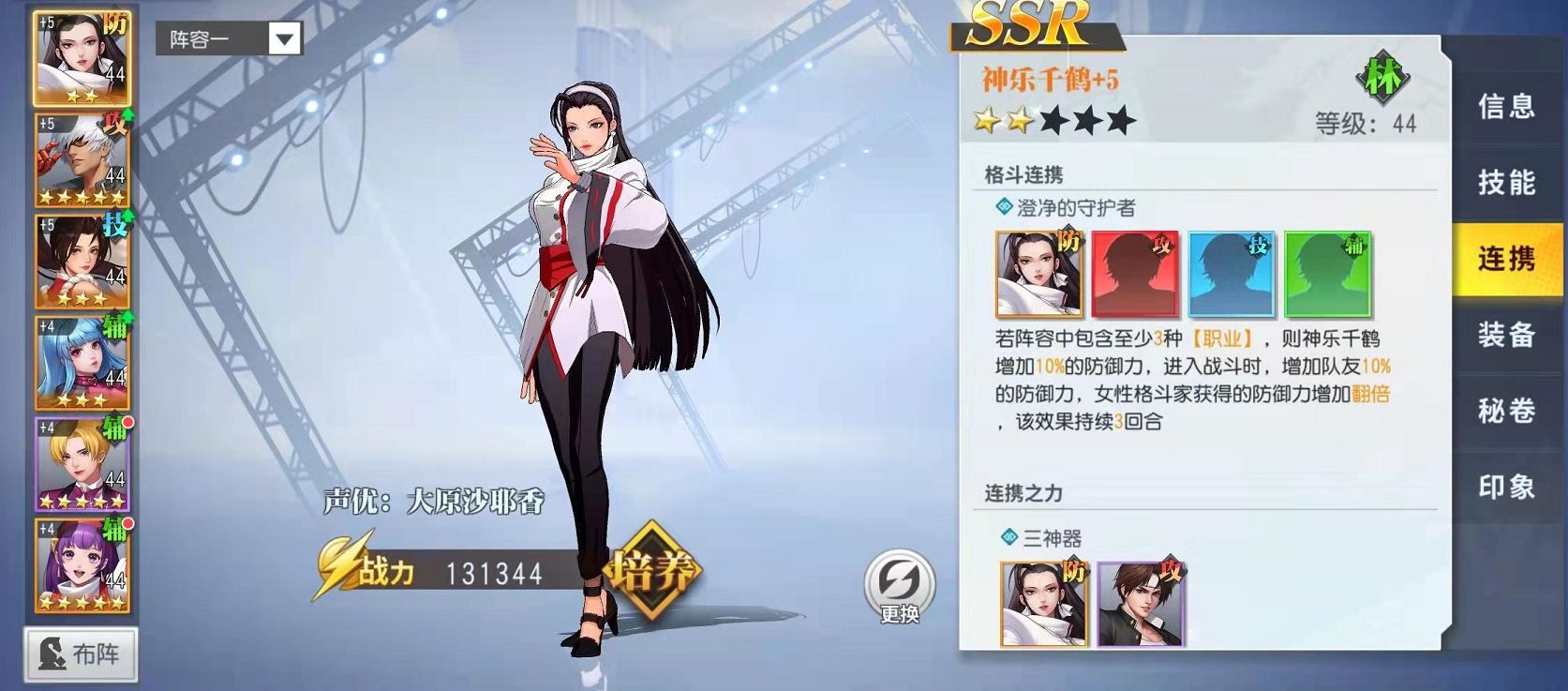The width and height of the screenshot is (1568, 691).
Task: Select the 连携 link tab
Action: tap(1506, 259)
